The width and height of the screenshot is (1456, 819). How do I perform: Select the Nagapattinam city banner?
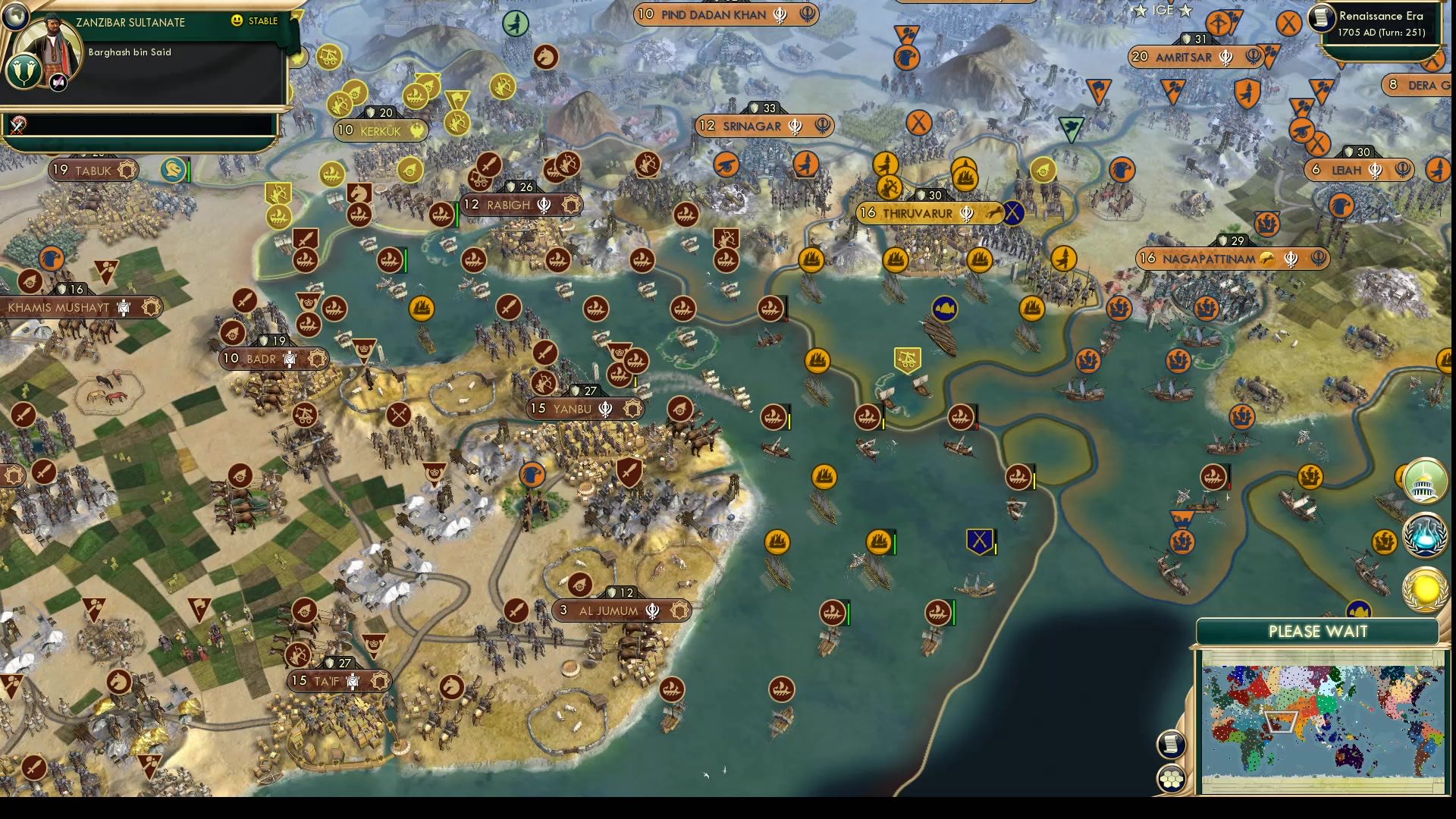click(1228, 259)
